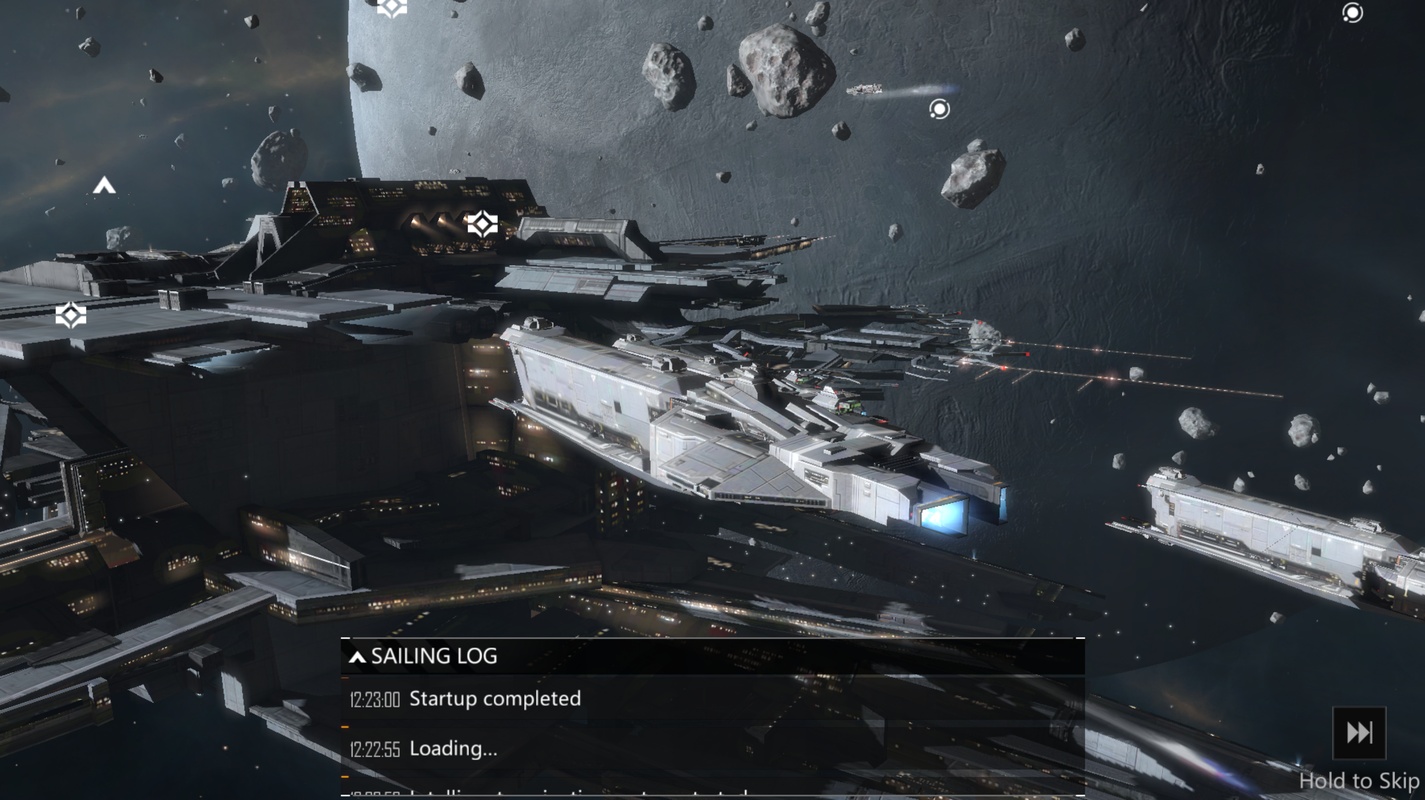This screenshot has width=1425, height=800.
Task: Select the upward arrow waypoint marker
Action: pyautogui.click(x=104, y=186)
